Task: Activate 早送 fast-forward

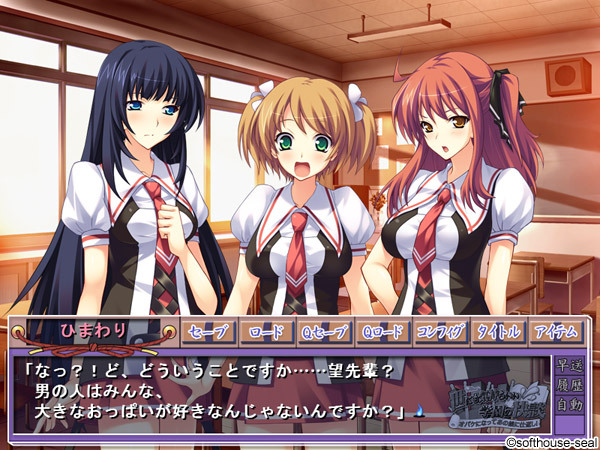Action: pyautogui.click(x=569, y=364)
